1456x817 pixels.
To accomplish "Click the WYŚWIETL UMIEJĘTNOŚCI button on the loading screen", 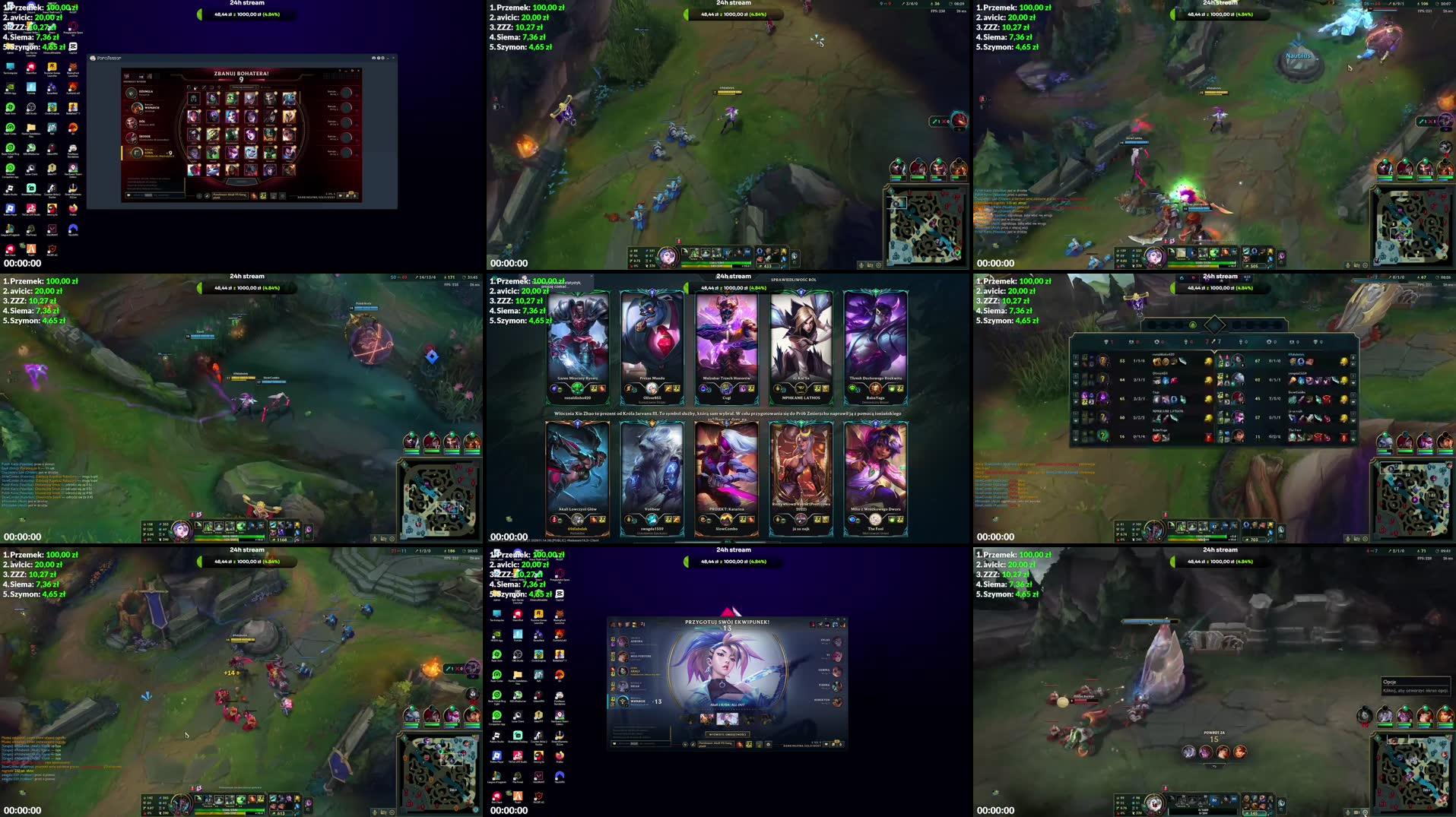I will 728,735.
